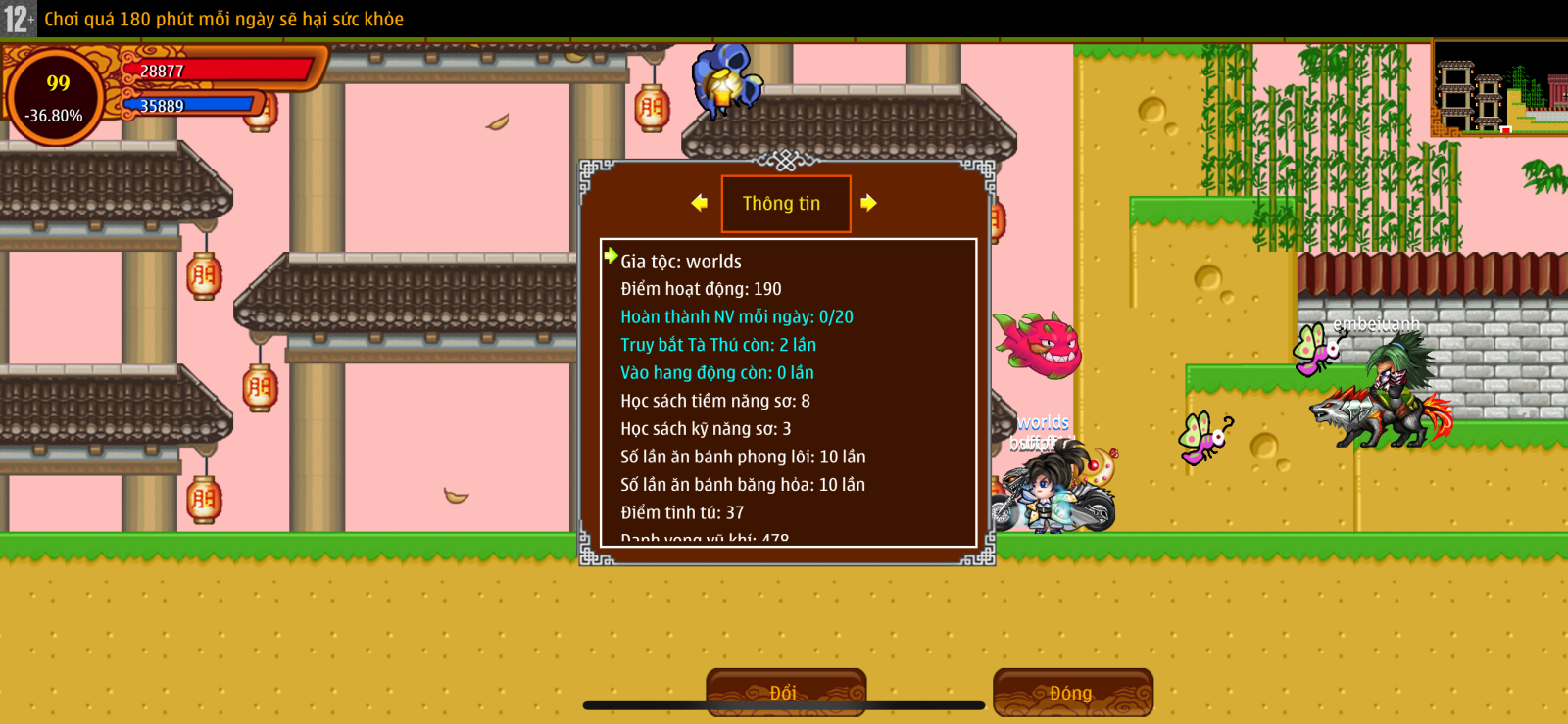The height and width of the screenshot is (724, 1568).
Task: Select Điểm tinh tú: 37 row
Action: tap(681, 512)
